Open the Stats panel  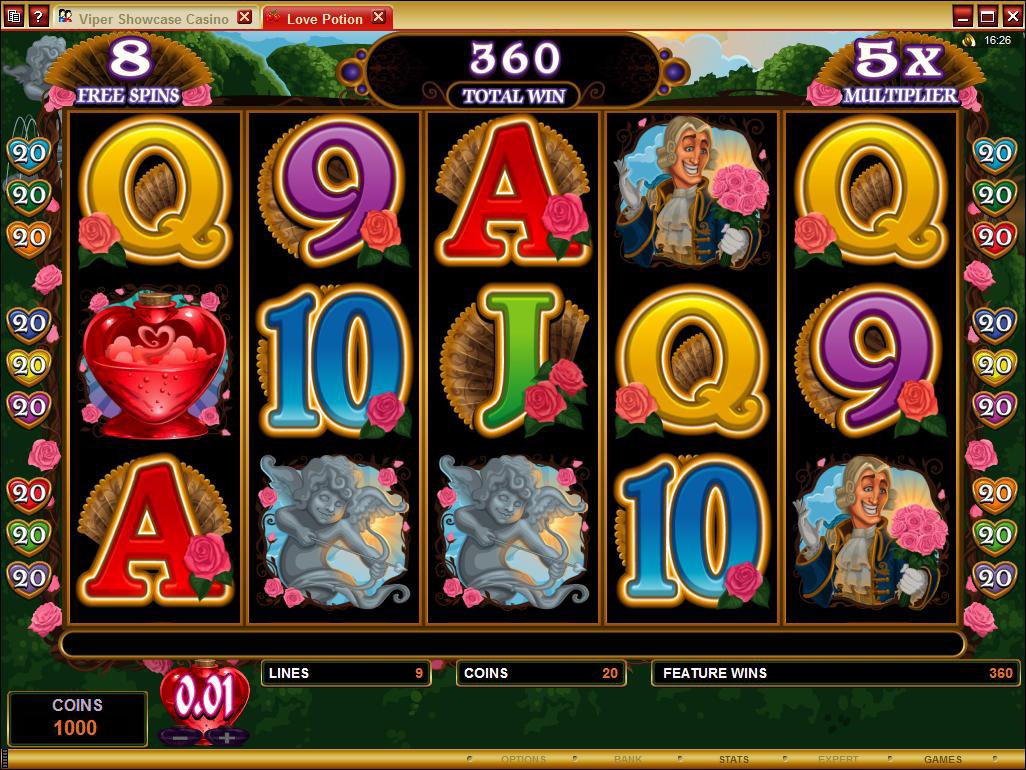click(x=733, y=760)
